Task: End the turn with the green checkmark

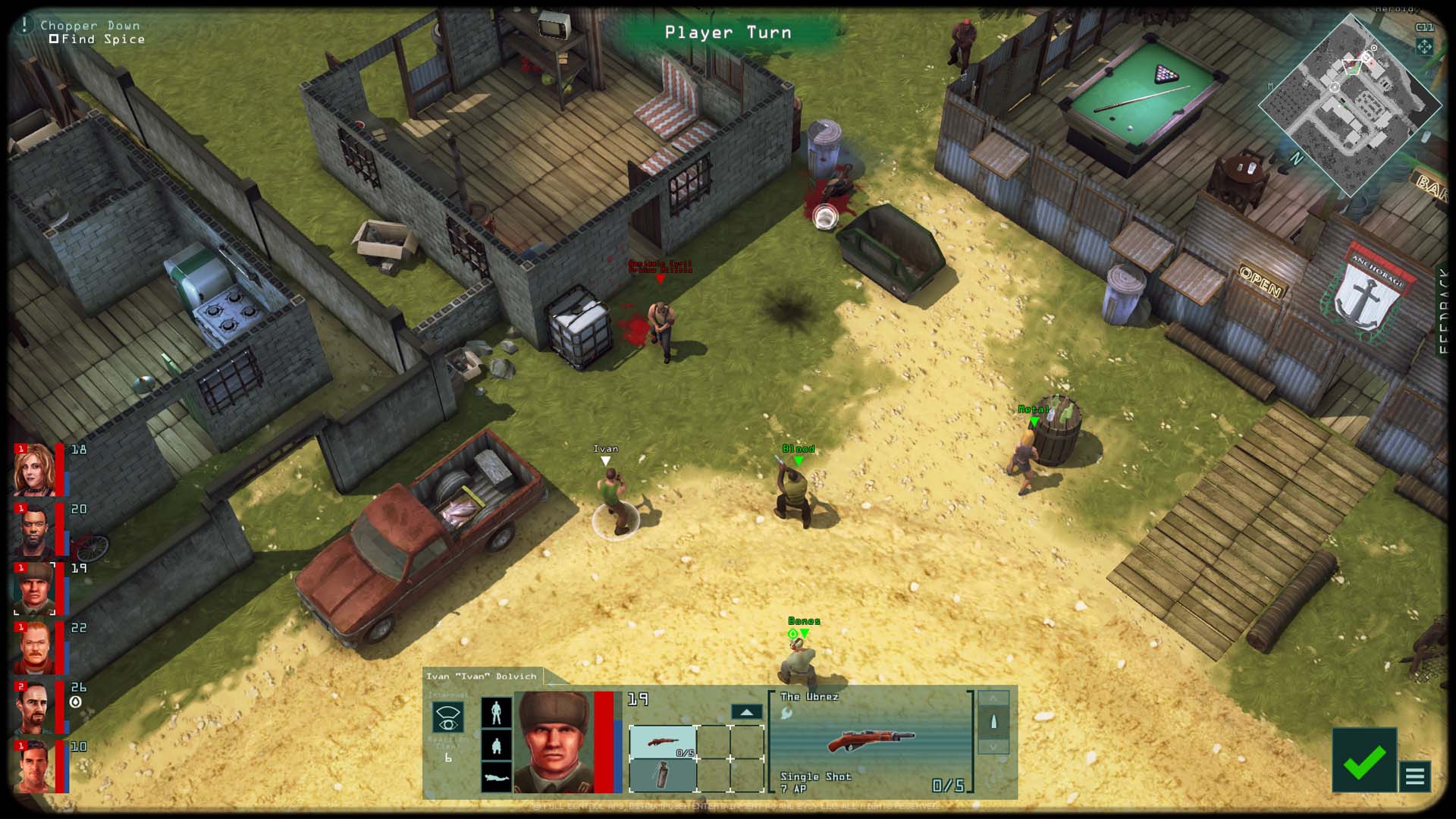Action: coord(1363,761)
